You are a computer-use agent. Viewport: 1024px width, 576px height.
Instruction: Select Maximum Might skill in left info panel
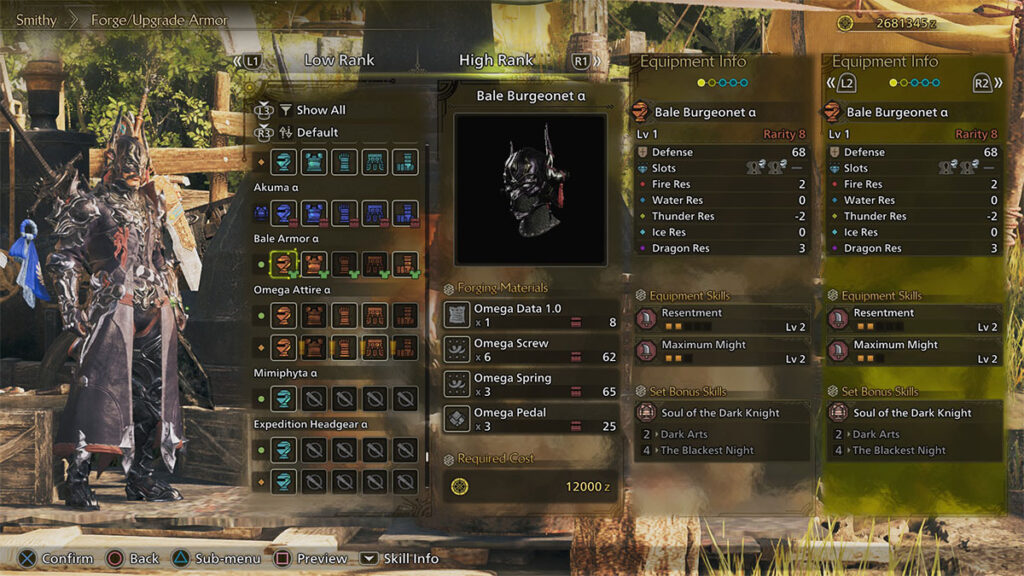pos(722,351)
